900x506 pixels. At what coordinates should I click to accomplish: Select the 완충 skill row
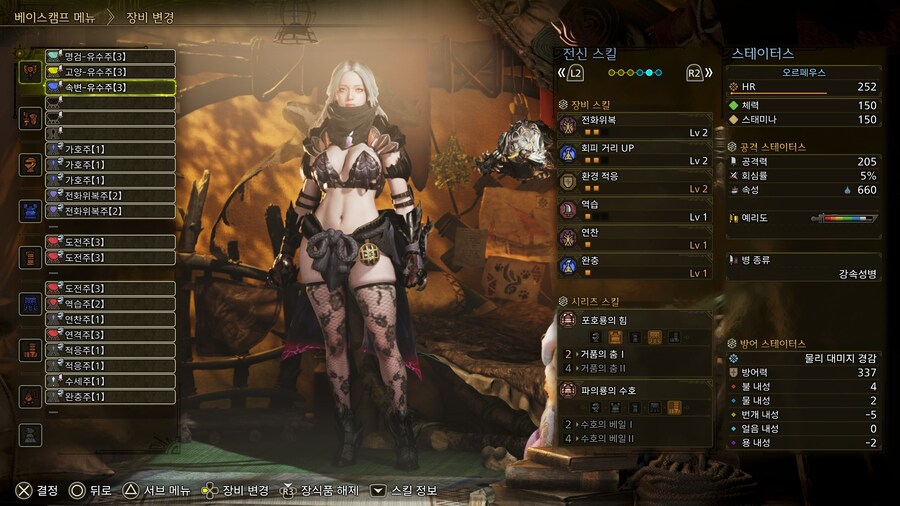(x=635, y=266)
